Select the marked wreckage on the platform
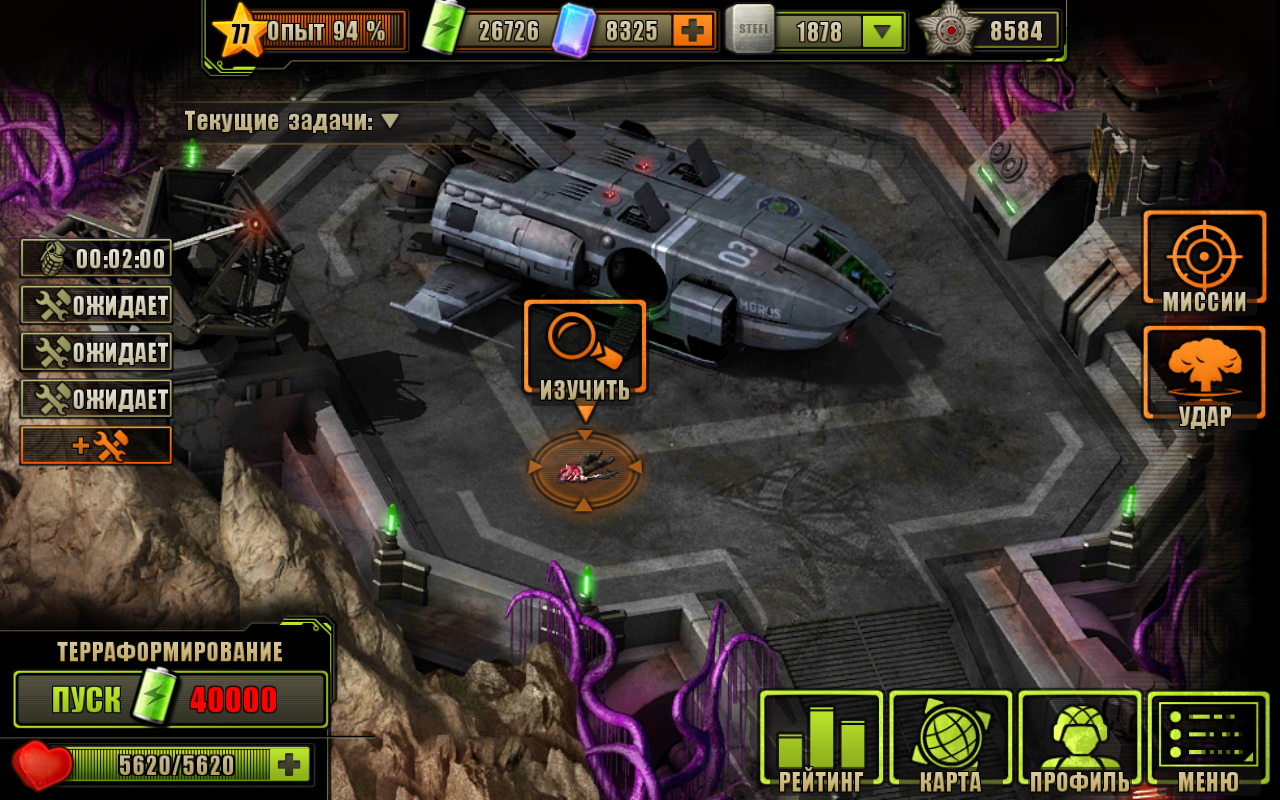The width and height of the screenshot is (1280, 800). [585, 467]
